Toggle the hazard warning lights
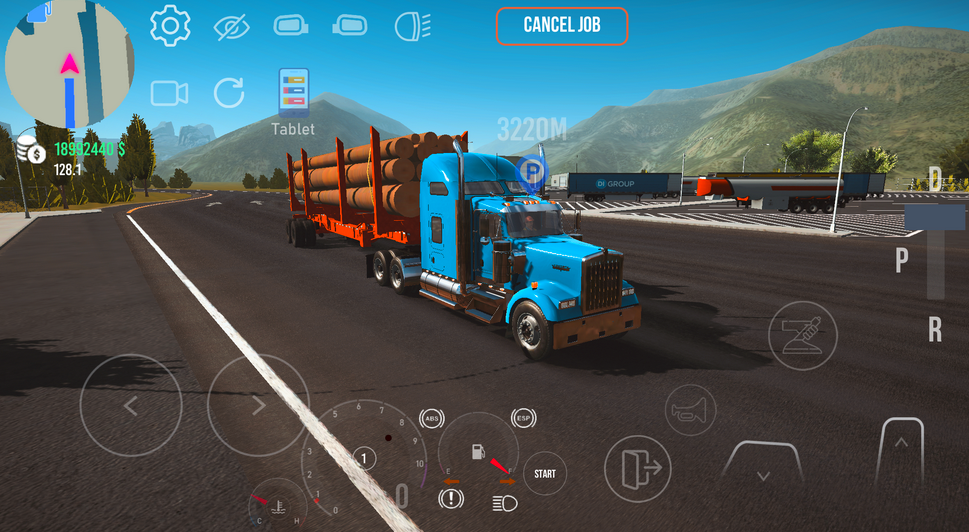Viewport: 969px width, 532px height. pos(451,497)
